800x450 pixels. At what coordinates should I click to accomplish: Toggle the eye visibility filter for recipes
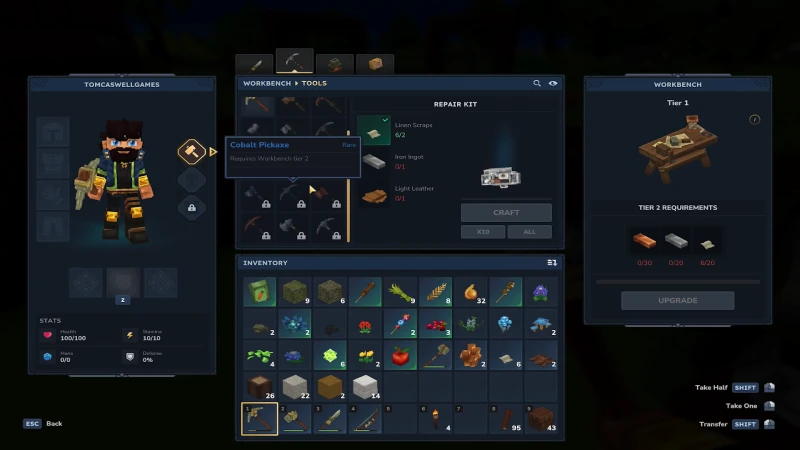click(x=553, y=84)
